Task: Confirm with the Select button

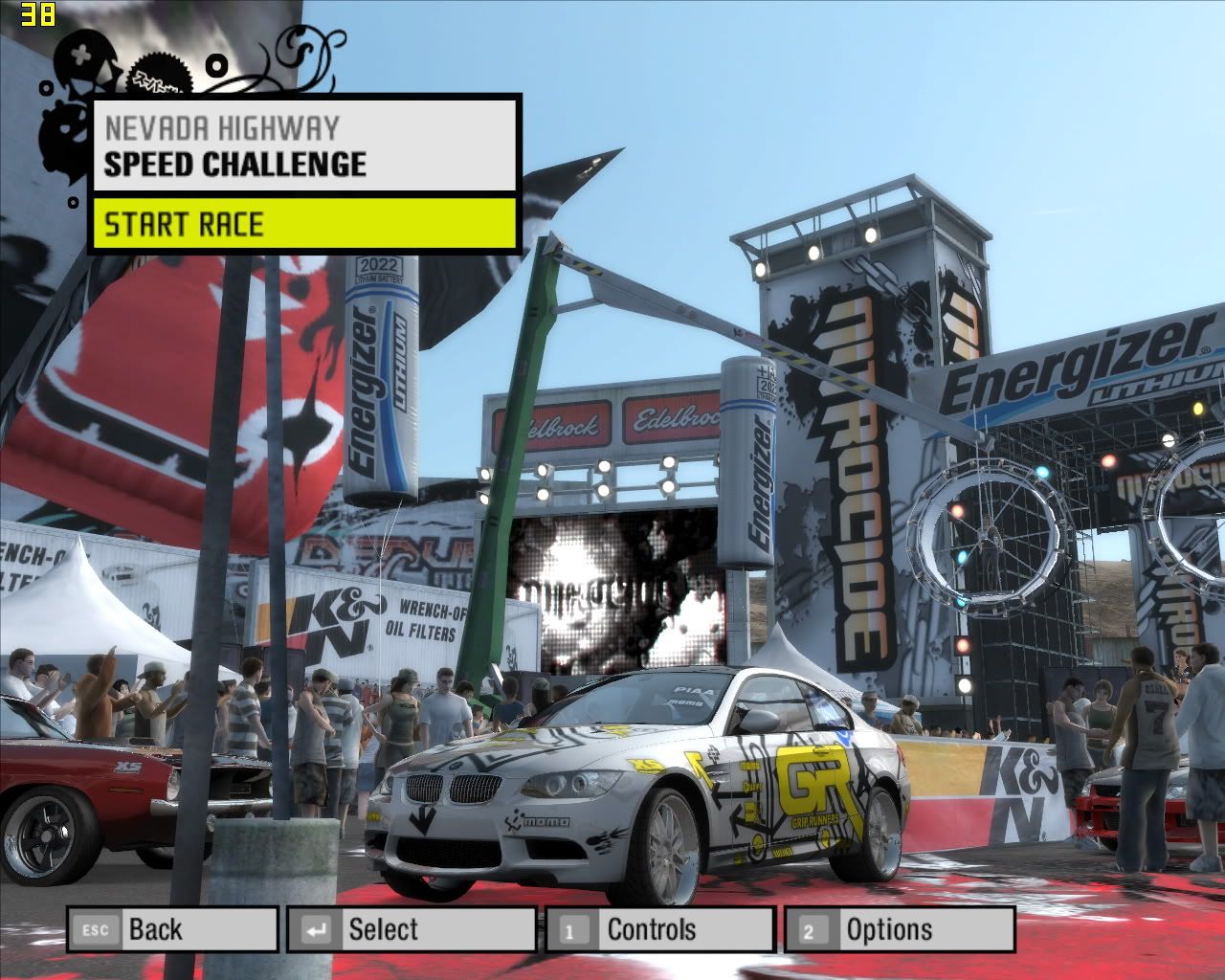Action: [411, 929]
